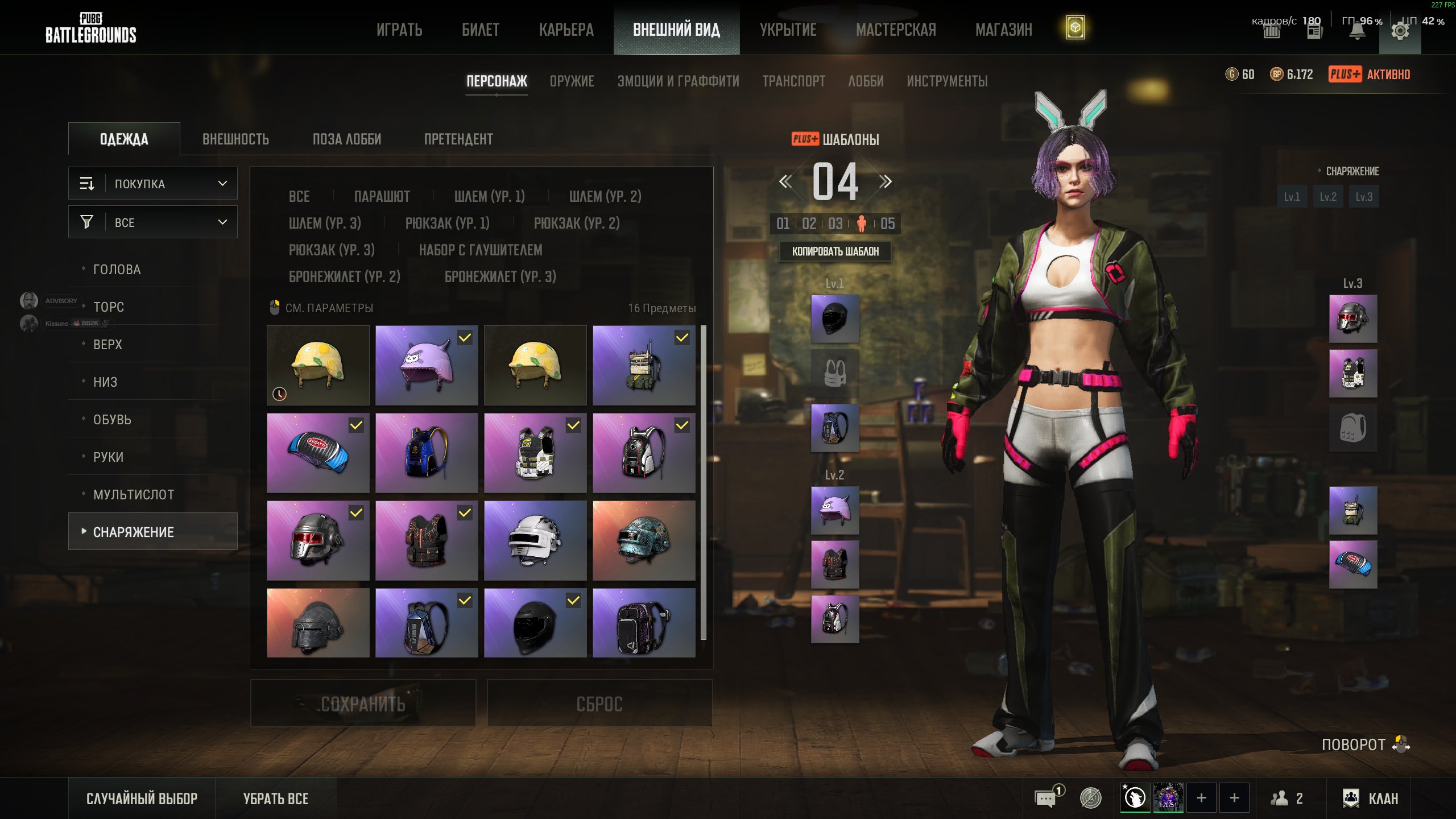Select the ОБУВЬ category
The height and width of the screenshot is (819, 1456).
(x=112, y=420)
